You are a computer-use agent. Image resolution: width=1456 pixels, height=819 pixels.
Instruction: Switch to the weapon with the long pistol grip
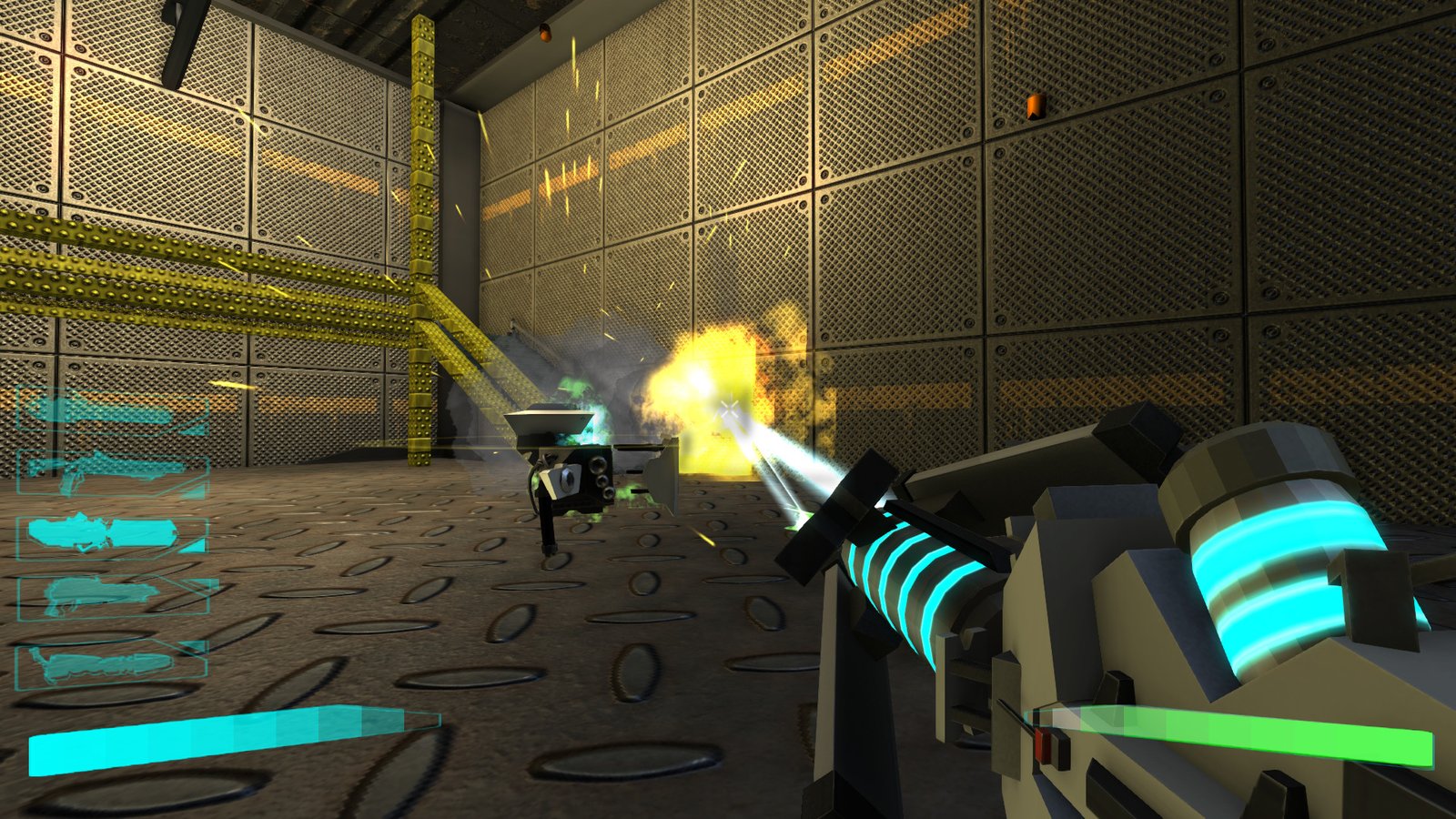tap(111, 471)
